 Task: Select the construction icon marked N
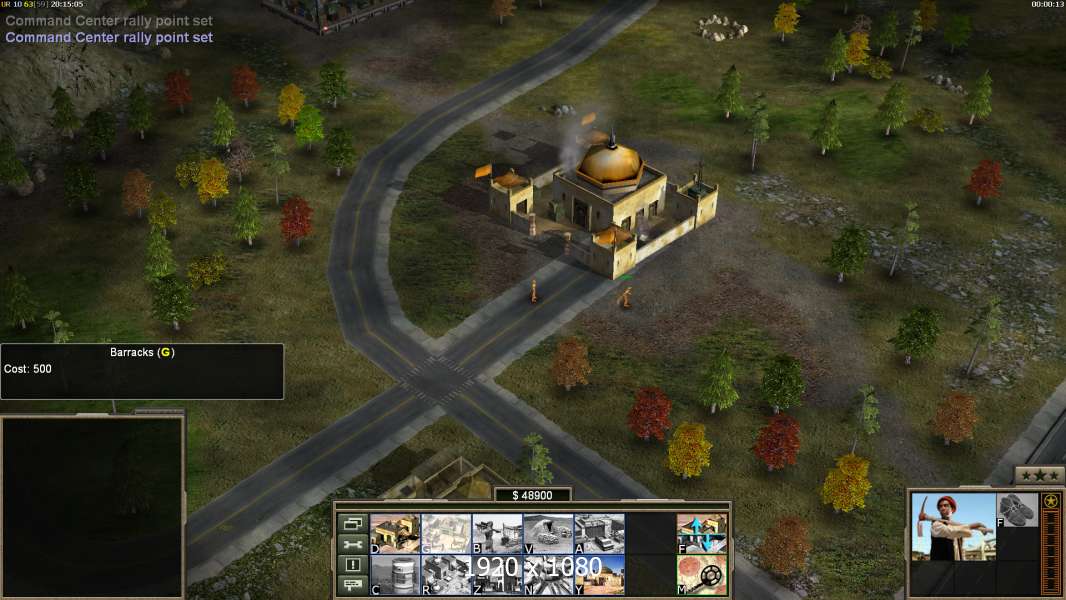pos(548,575)
